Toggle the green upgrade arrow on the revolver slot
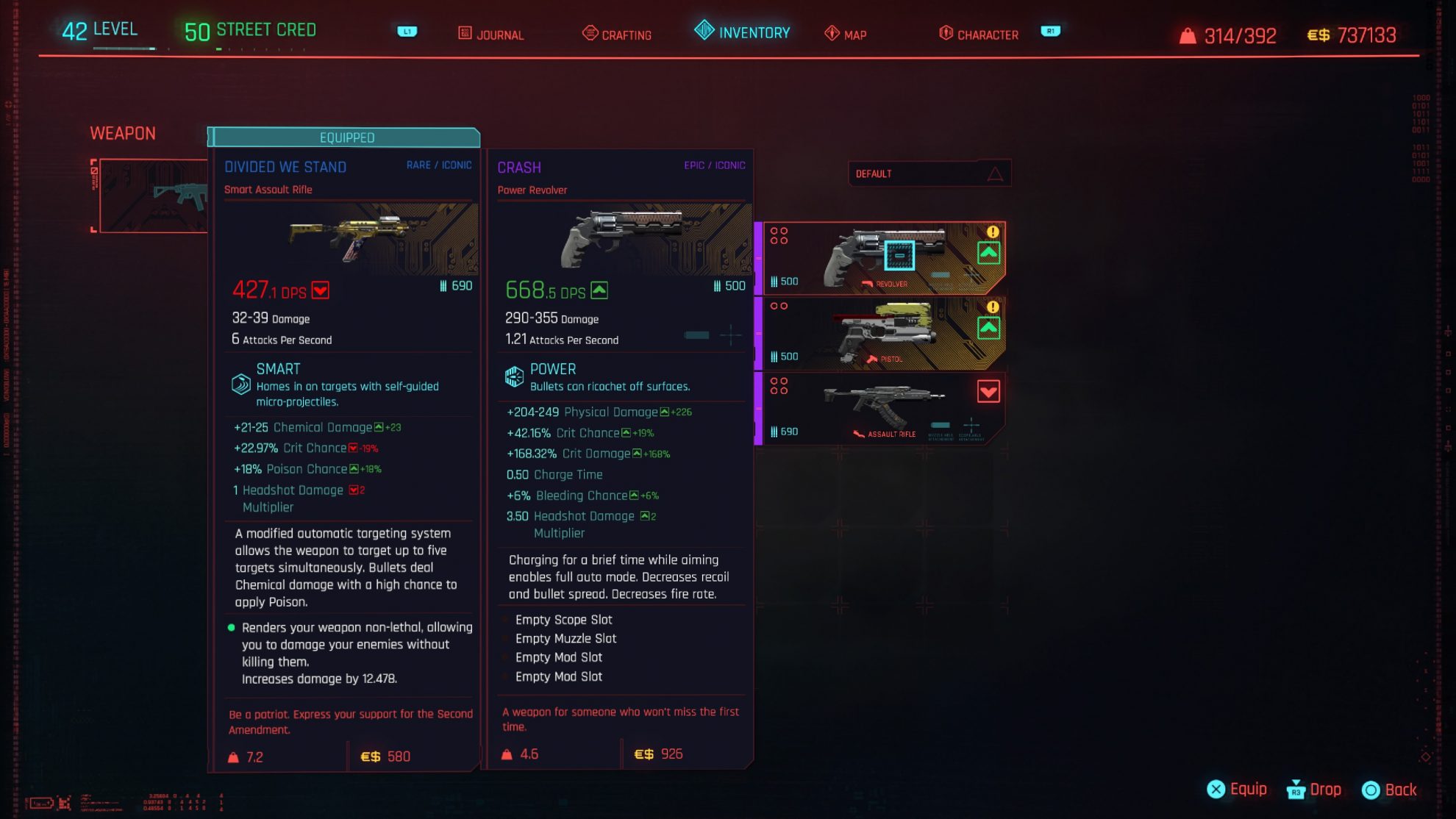The image size is (1456, 819). pyautogui.click(x=989, y=252)
